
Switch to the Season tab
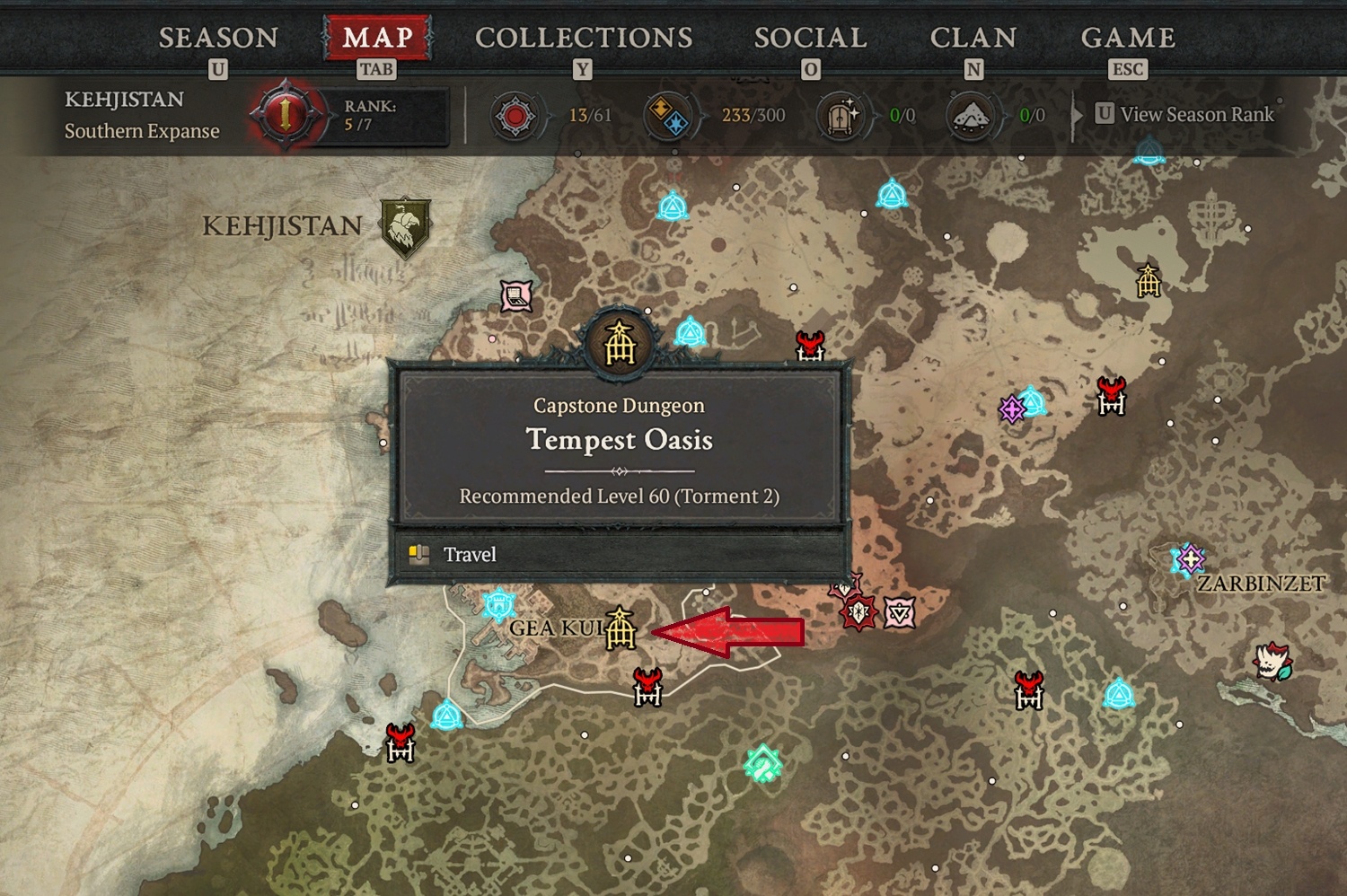click(x=218, y=38)
